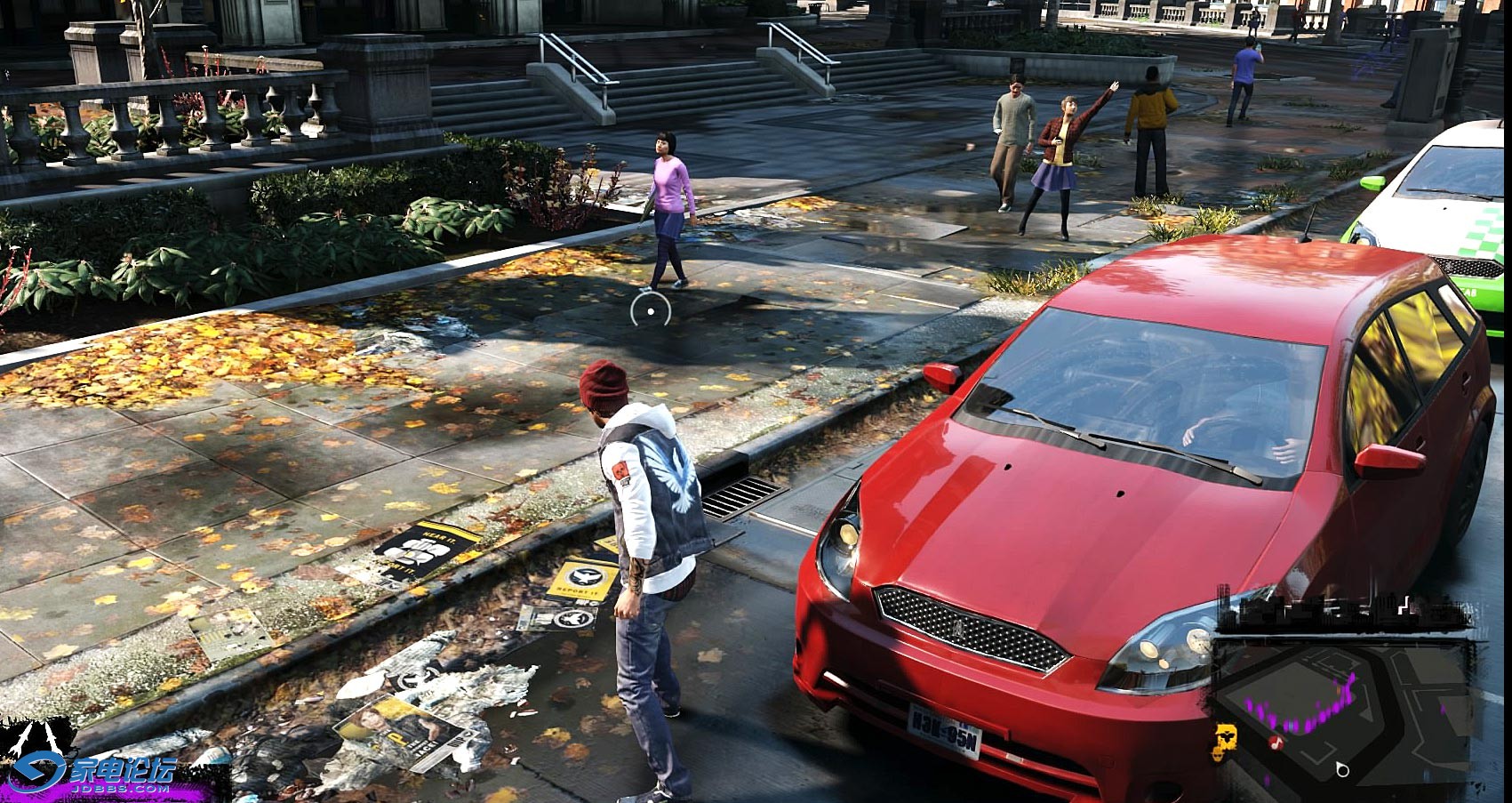This screenshot has width=1512, height=803.
Task: Click the yellow D.U.P. eagle marker
Action: point(1228,735)
